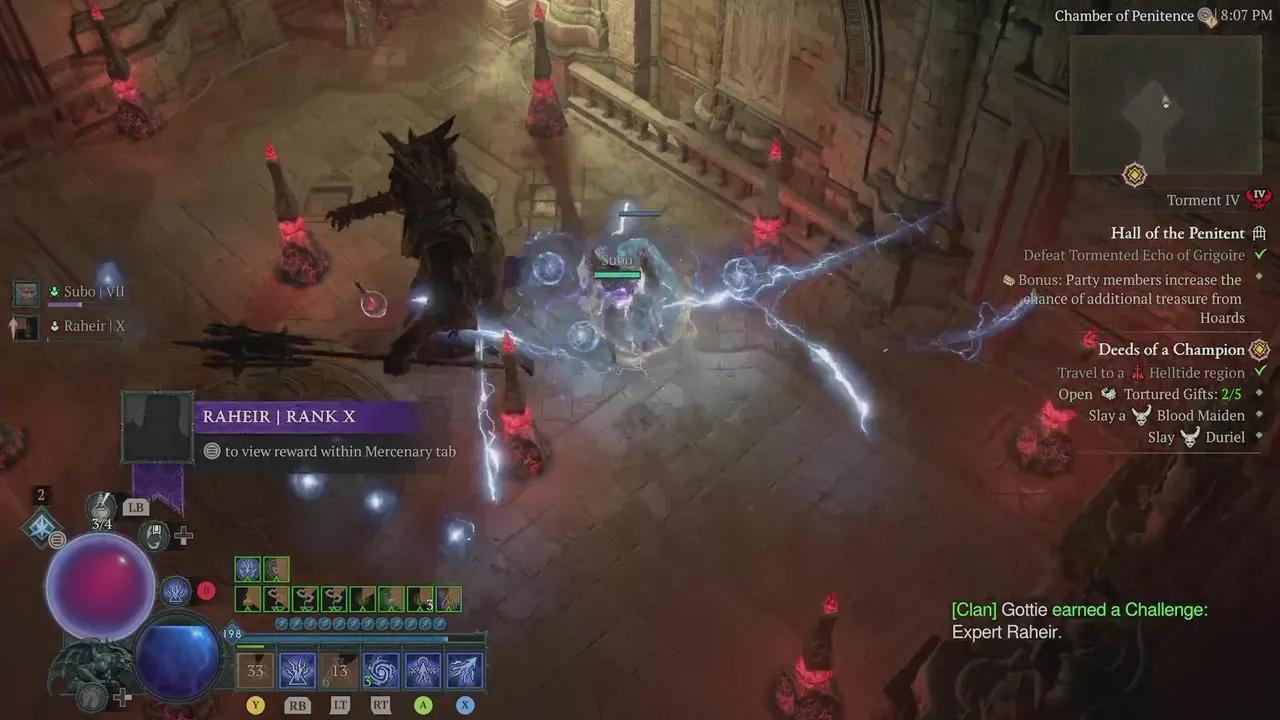This screenshot has width=1280, height=720.
Task: Activate the skill on cooldown showing 33
Action: (255, 671)
